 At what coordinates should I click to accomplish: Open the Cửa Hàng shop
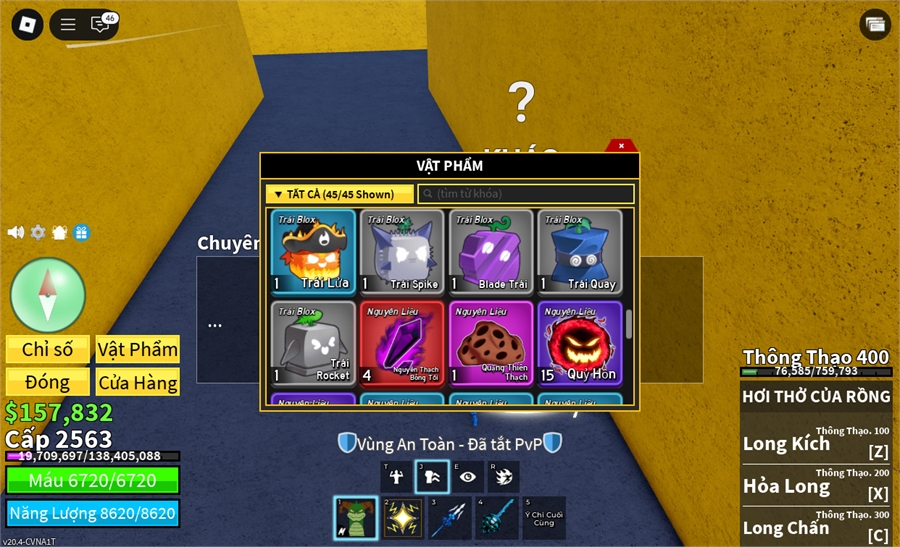(x=138, y=382)
